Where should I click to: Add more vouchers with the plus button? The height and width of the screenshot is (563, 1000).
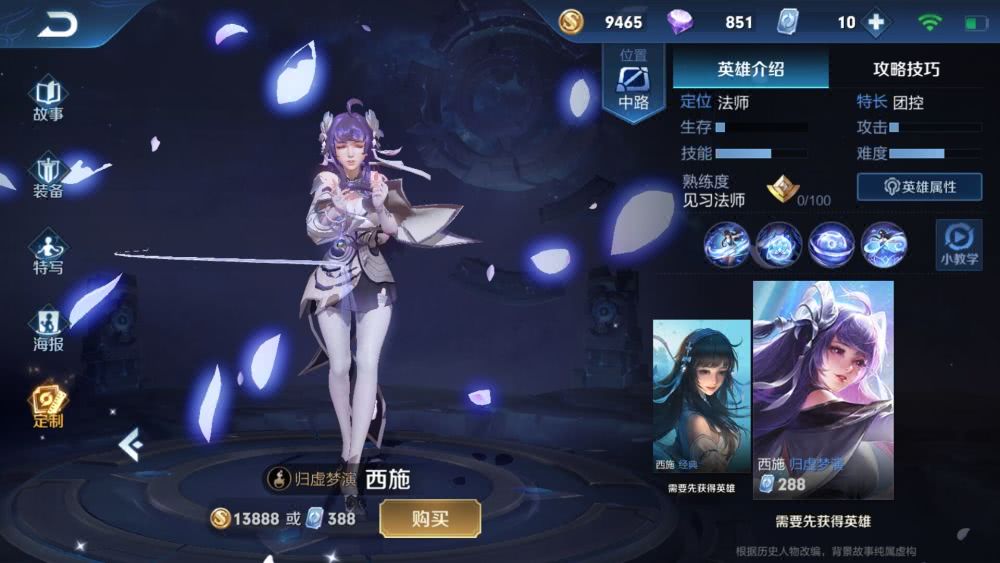tap(876, 22)
